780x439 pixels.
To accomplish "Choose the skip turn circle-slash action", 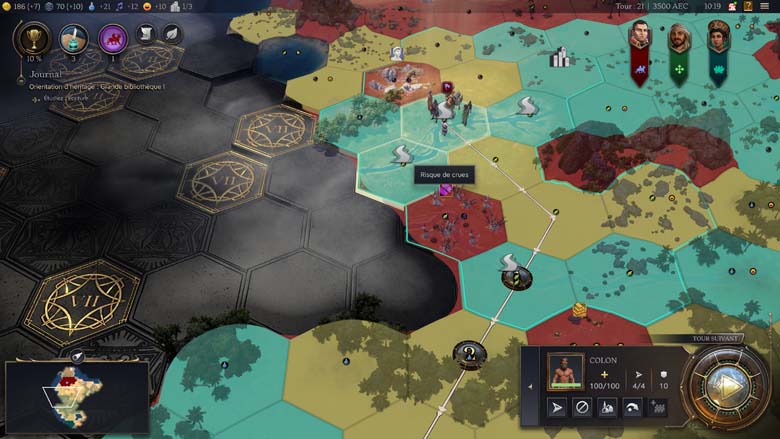I will click(582, 408).
